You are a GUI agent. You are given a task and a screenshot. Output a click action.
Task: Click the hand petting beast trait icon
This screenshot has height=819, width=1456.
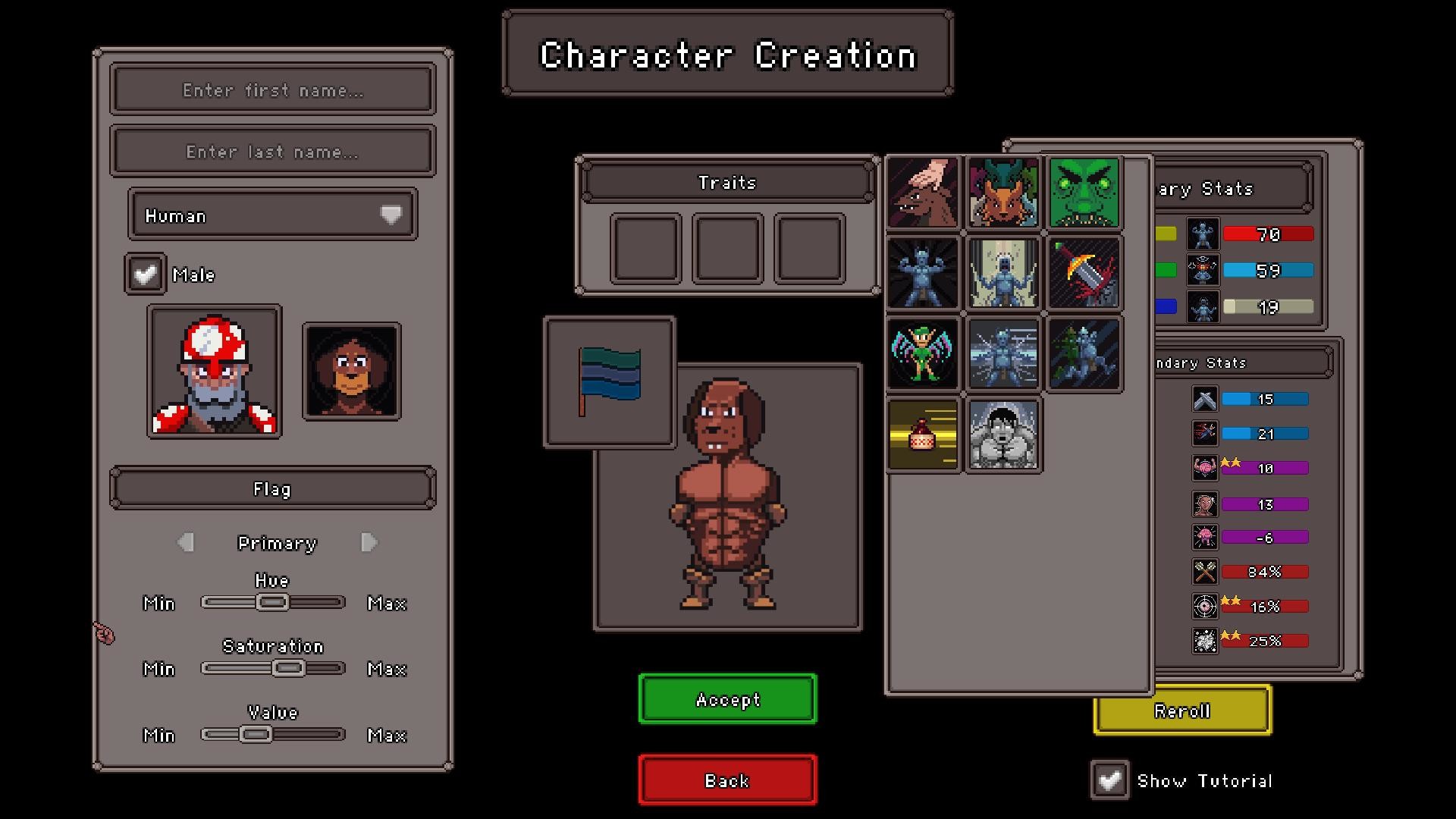point(923,193)
